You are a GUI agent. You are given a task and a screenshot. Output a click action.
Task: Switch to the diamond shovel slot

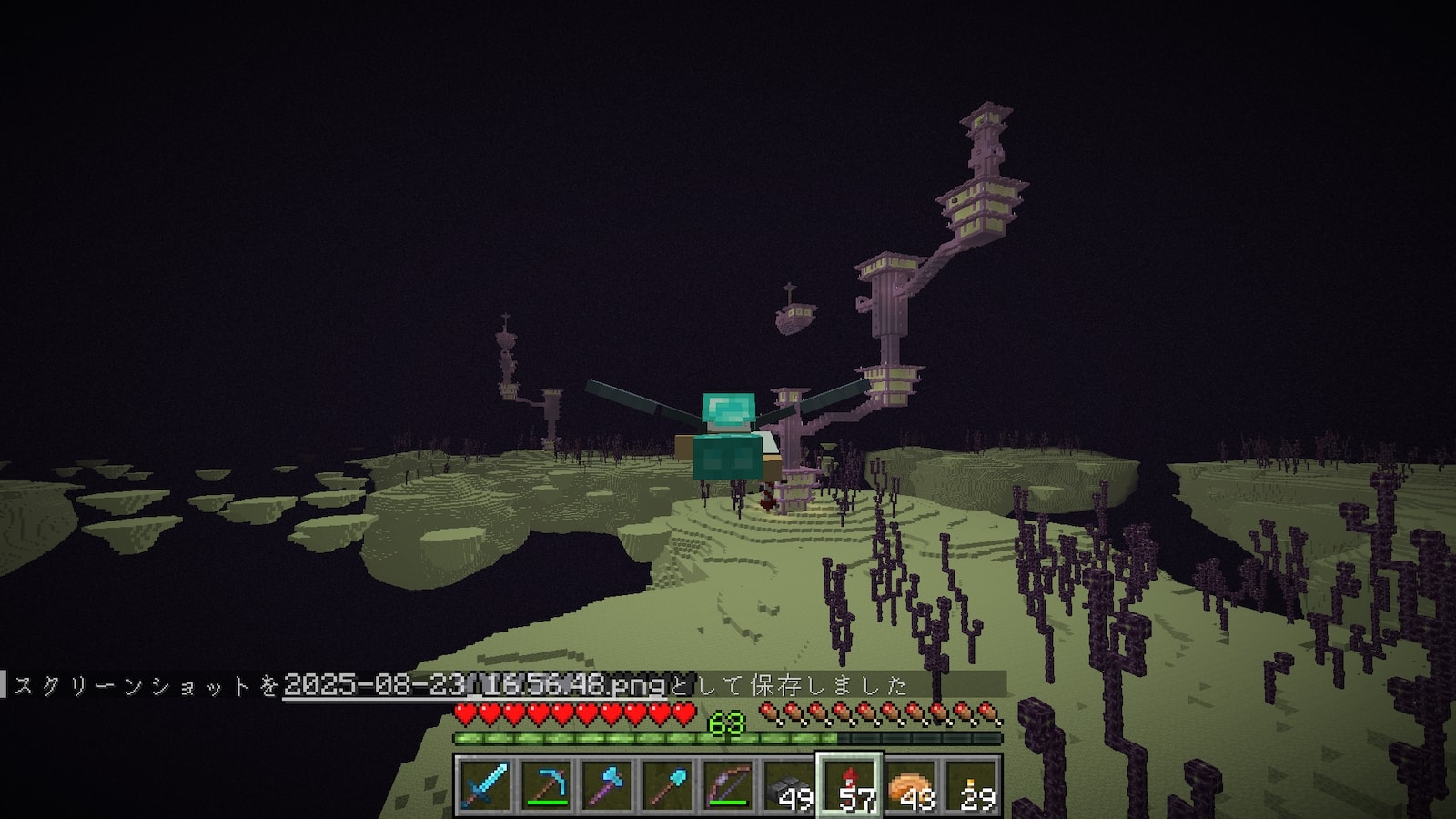667,784
